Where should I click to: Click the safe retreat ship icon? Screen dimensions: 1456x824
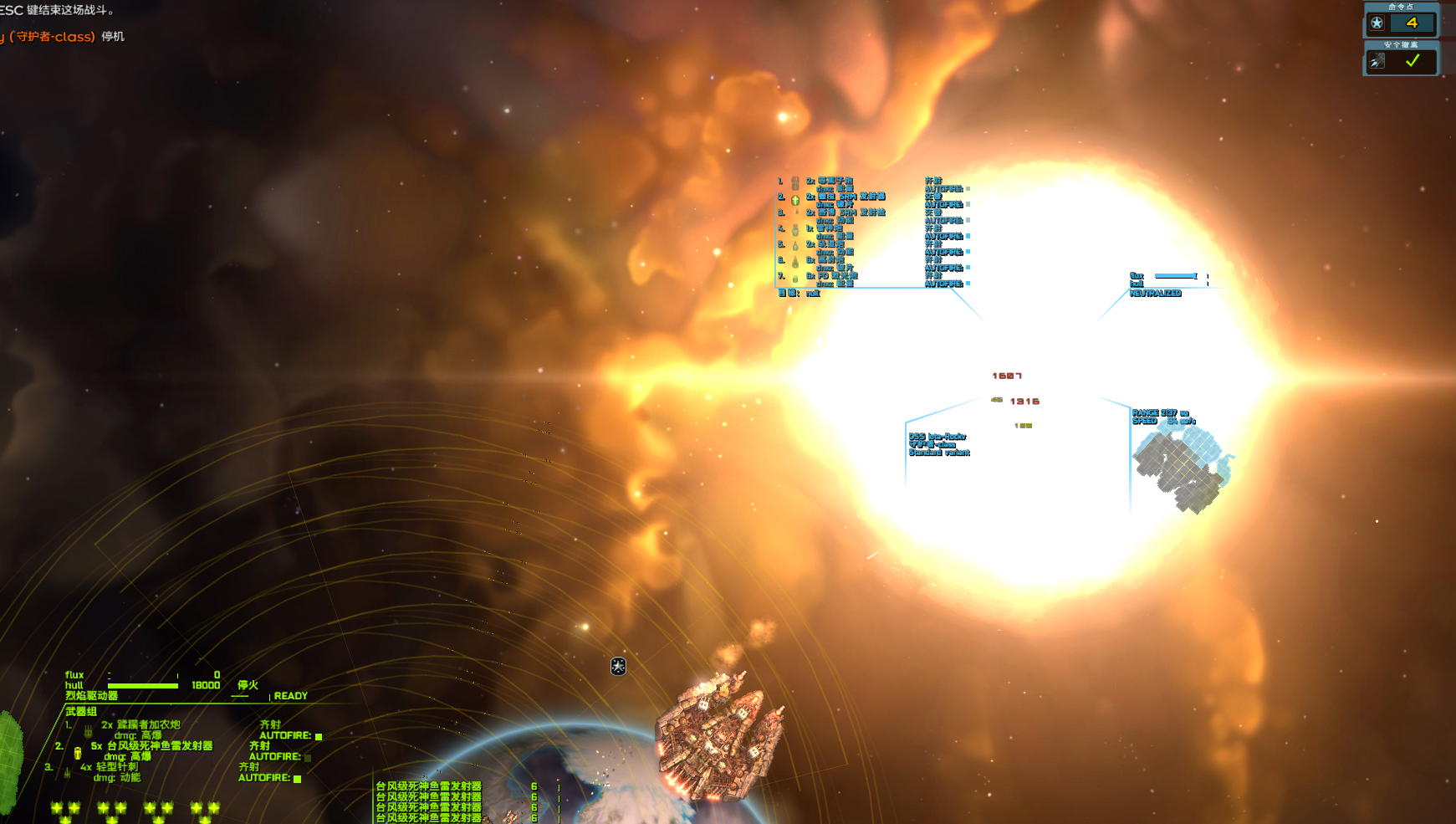[1377, 61]
